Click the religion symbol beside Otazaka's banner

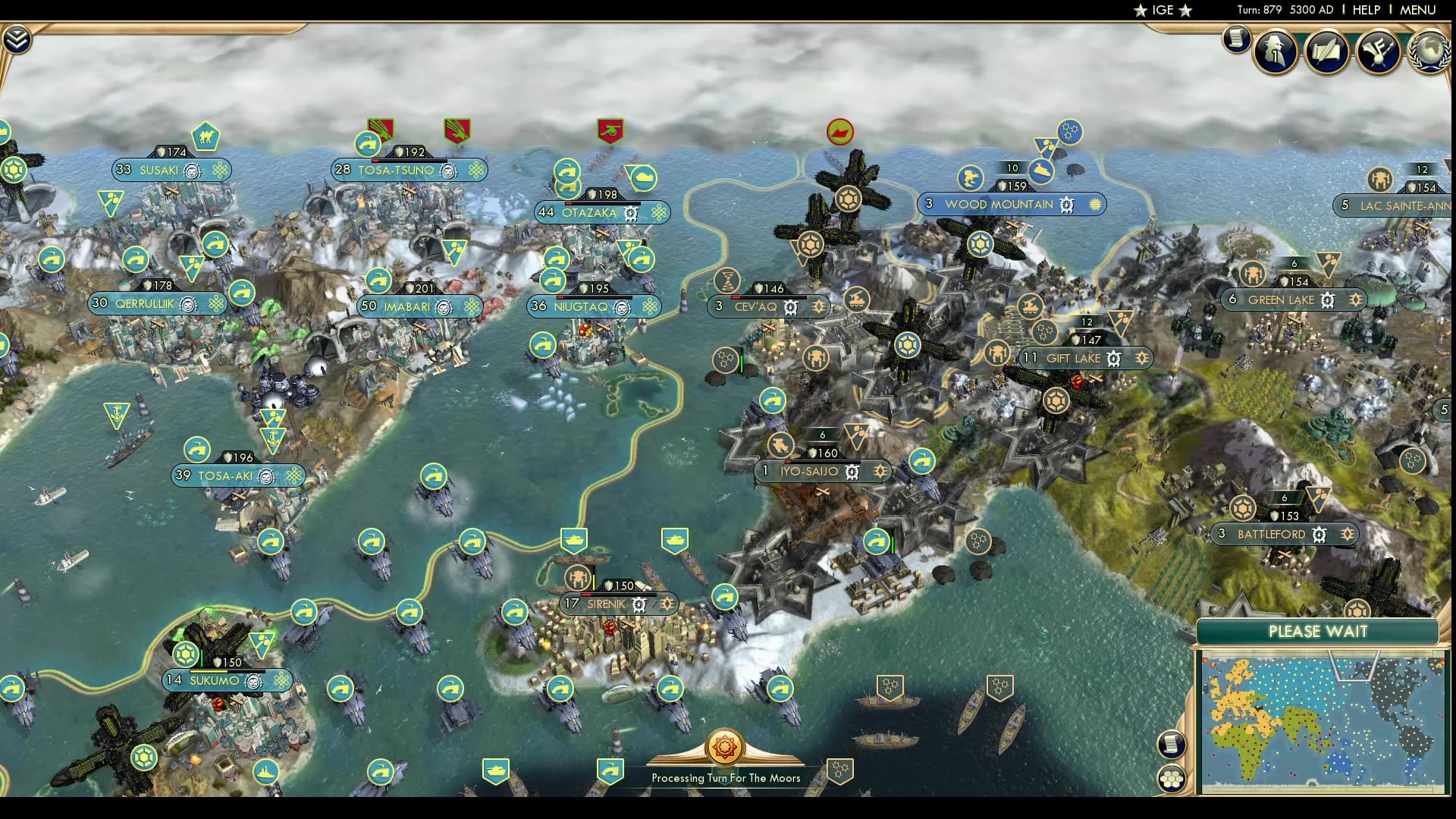click(x=658, y=213)
